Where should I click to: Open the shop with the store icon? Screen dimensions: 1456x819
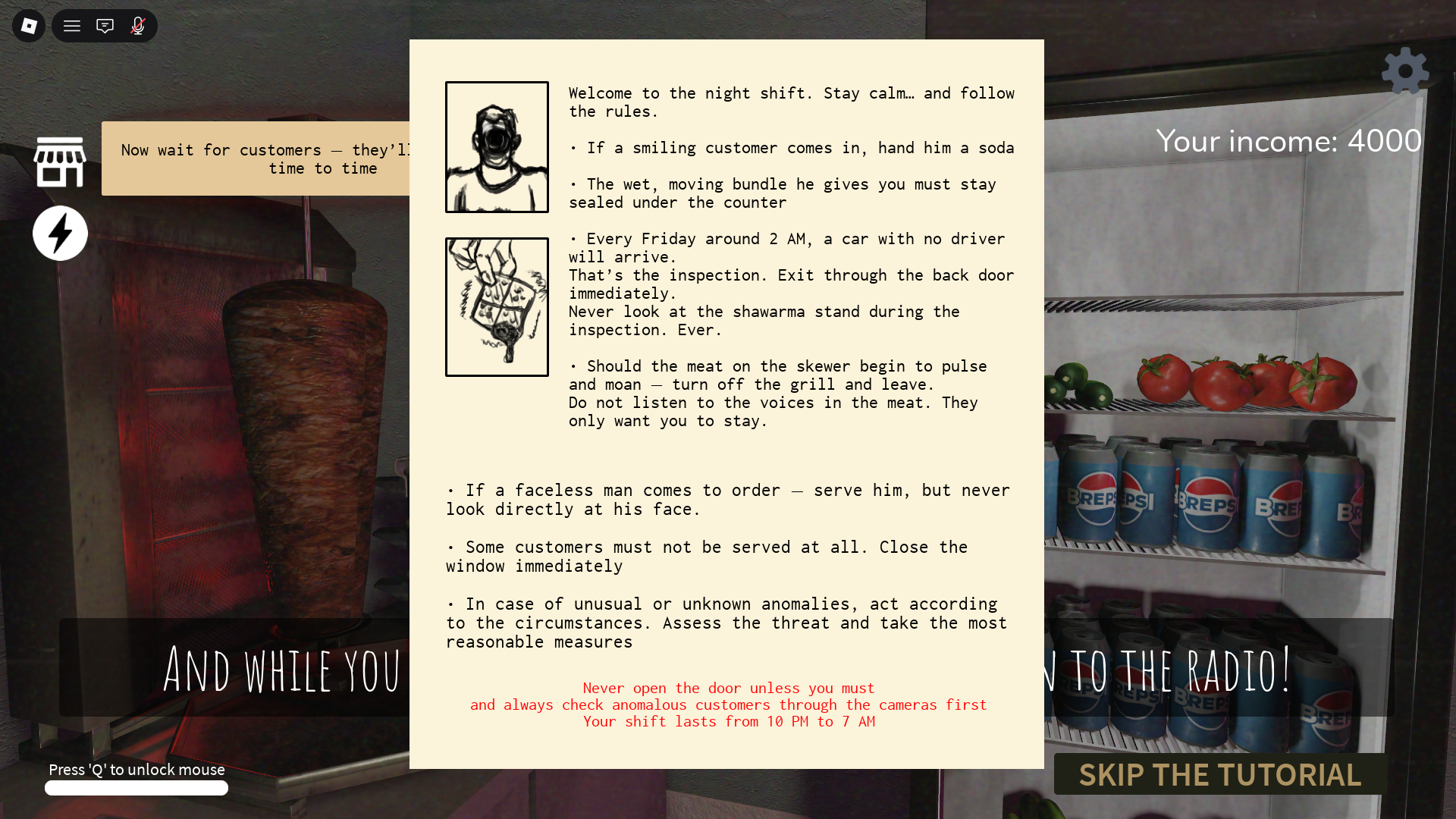click(60, 159)
